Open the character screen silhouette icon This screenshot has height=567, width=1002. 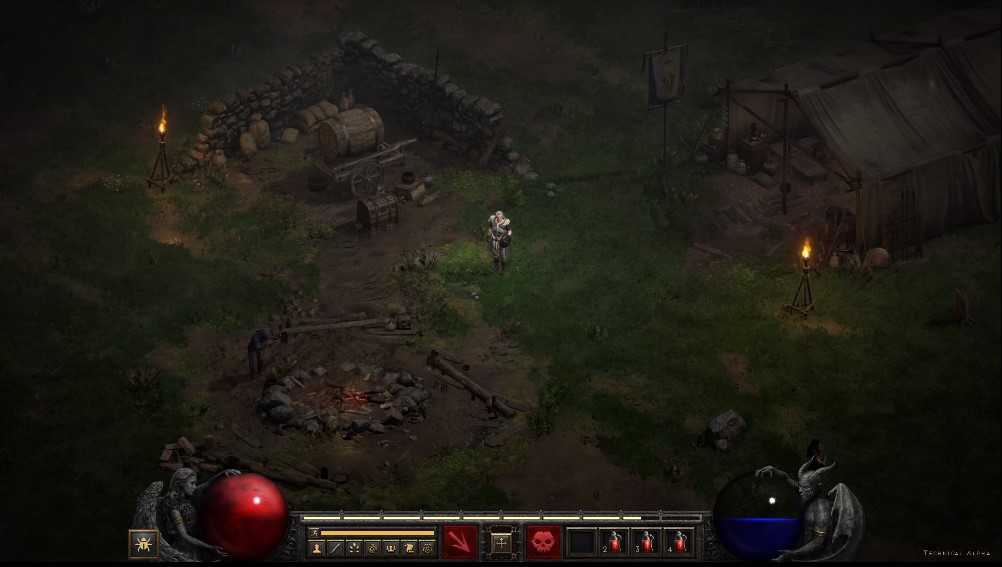click(x=317, y=548)
